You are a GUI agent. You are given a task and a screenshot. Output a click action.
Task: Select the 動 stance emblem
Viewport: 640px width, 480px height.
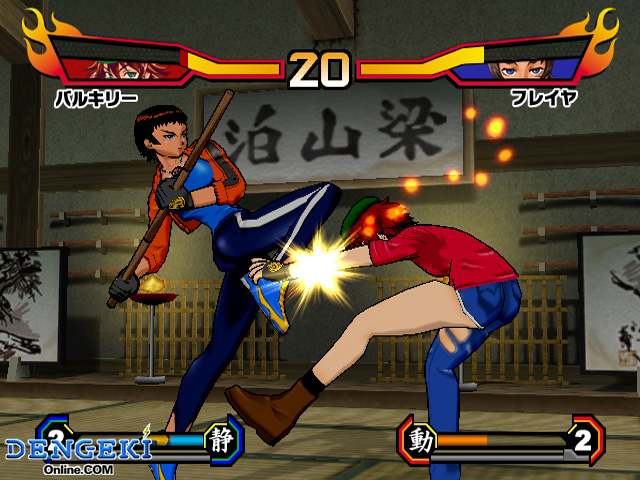coord(421,440)
